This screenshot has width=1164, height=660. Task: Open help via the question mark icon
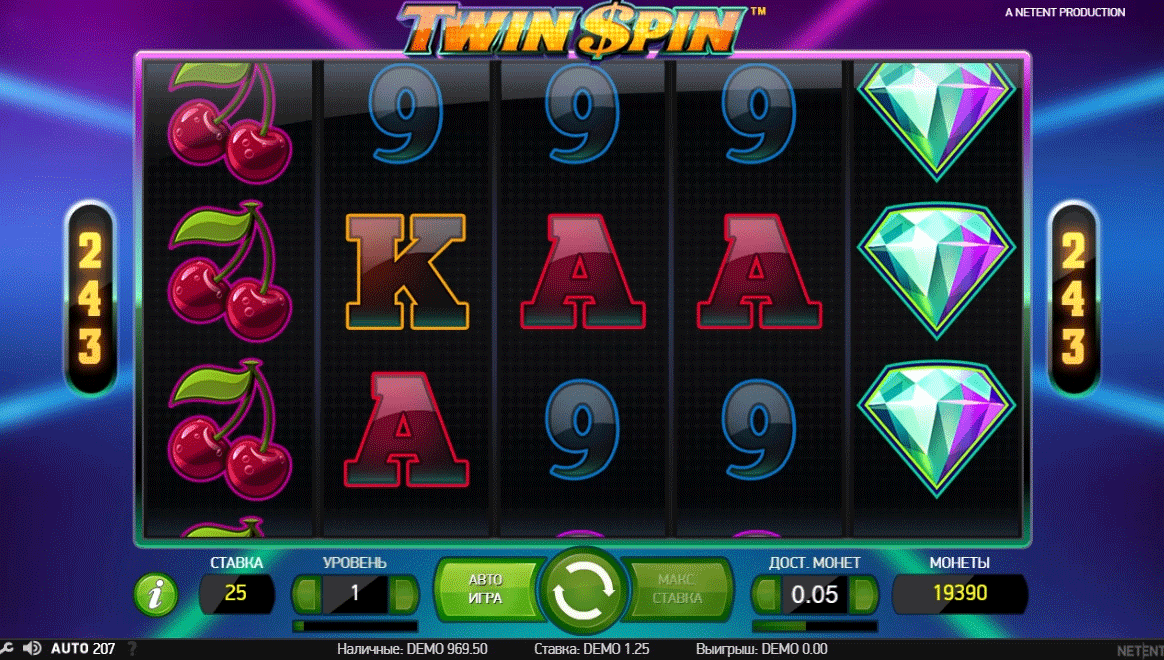click(130, 649)
